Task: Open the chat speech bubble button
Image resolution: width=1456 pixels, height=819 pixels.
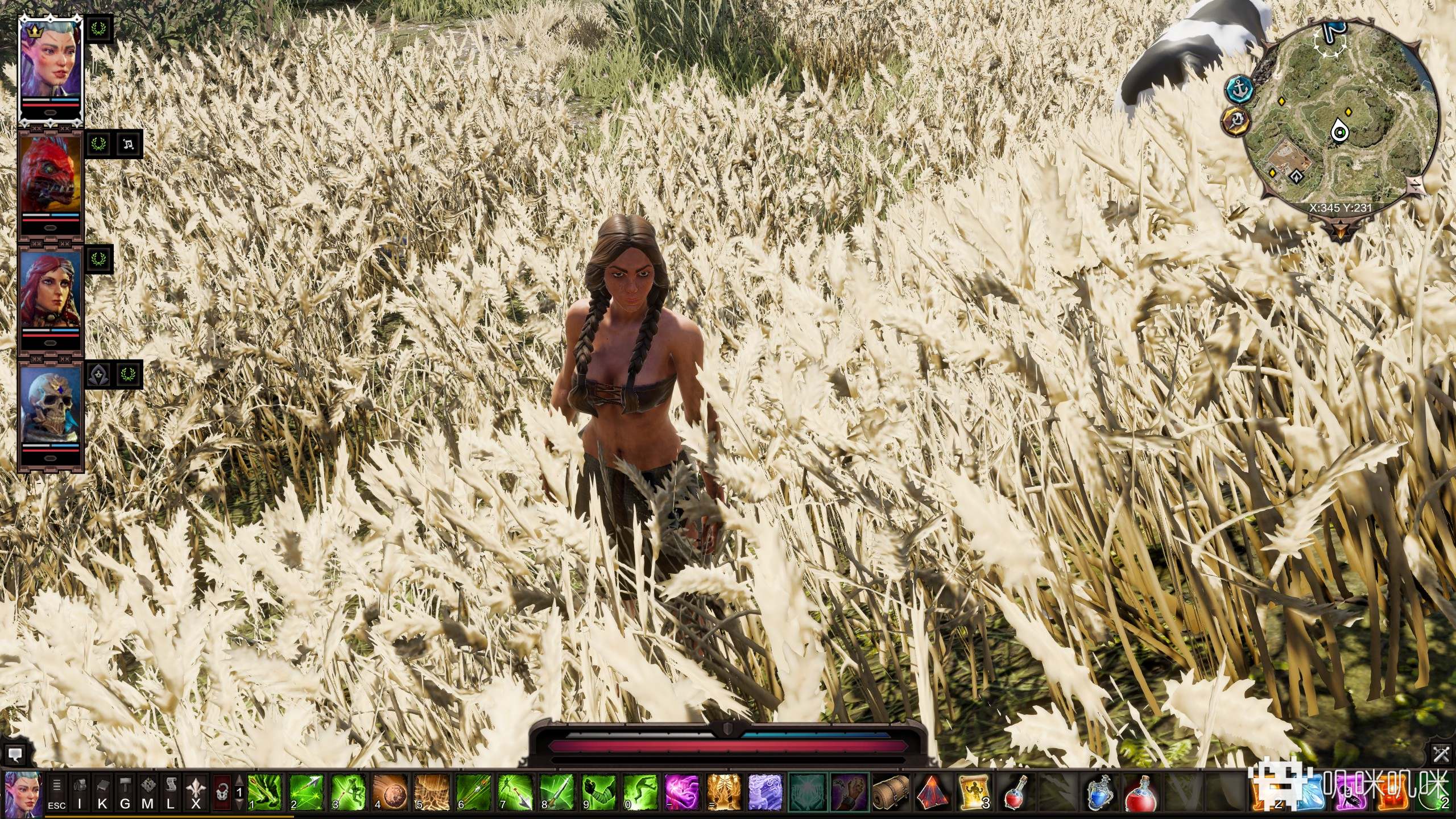Action: (15, 755)
